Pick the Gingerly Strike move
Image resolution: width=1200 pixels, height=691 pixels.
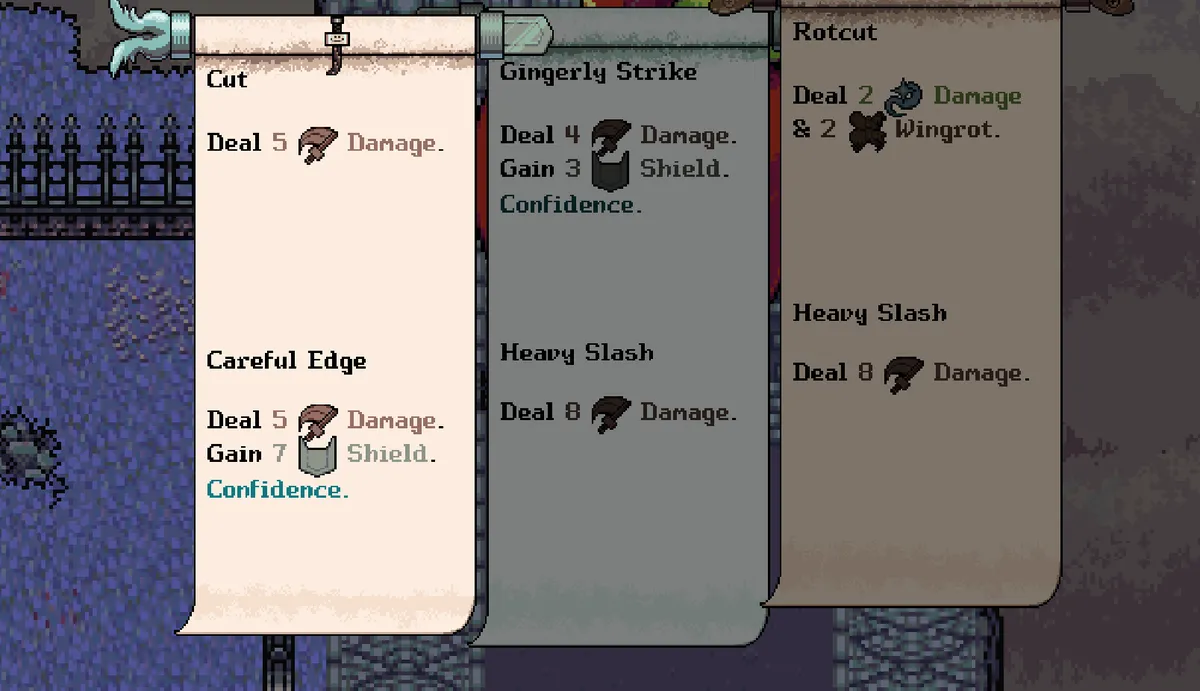coord(598,72)
